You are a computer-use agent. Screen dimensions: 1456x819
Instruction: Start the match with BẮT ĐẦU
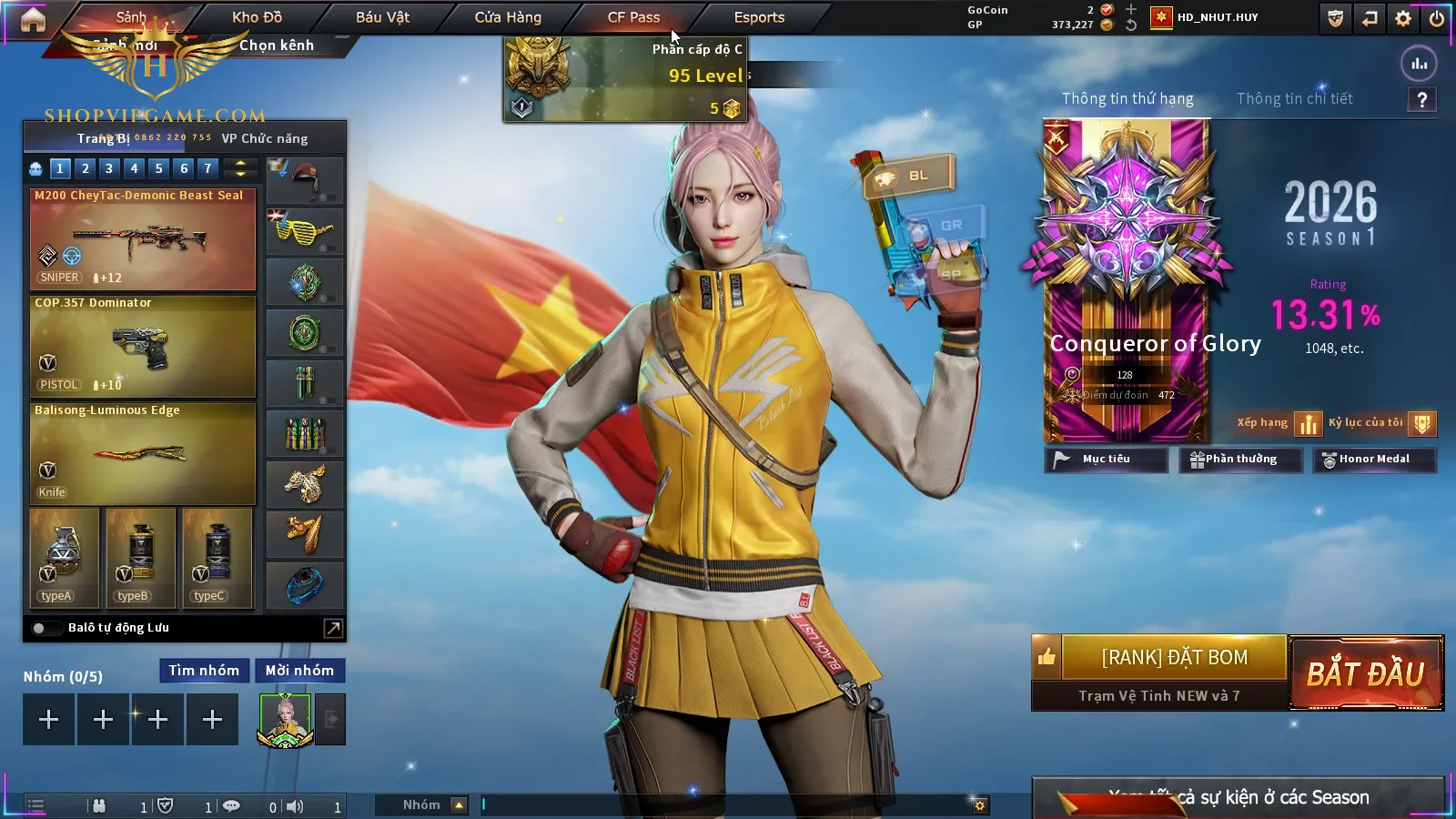(1366, 673)
